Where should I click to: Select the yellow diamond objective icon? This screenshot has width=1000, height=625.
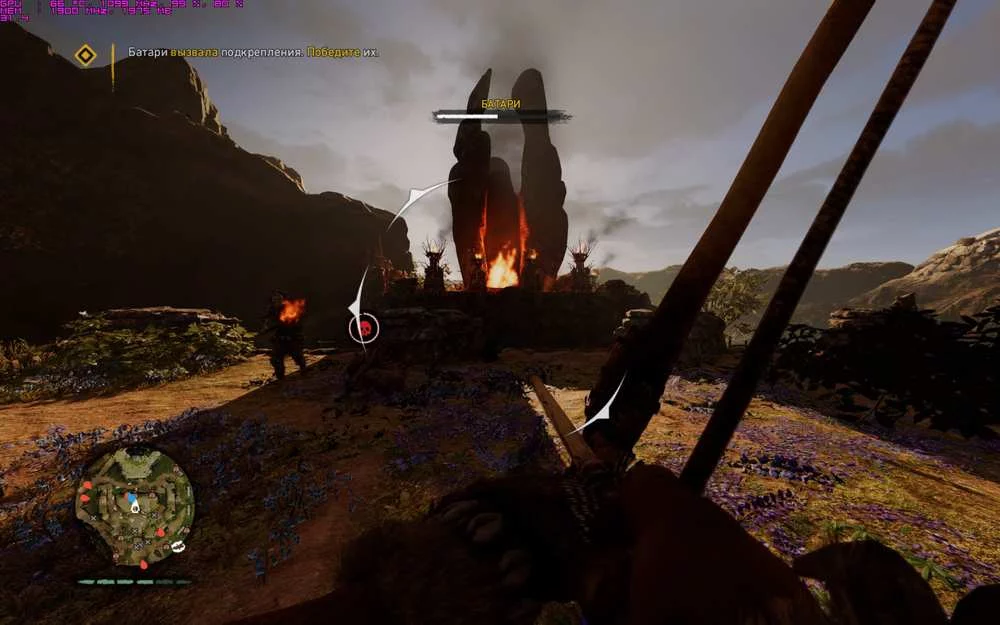click(86, 54)
